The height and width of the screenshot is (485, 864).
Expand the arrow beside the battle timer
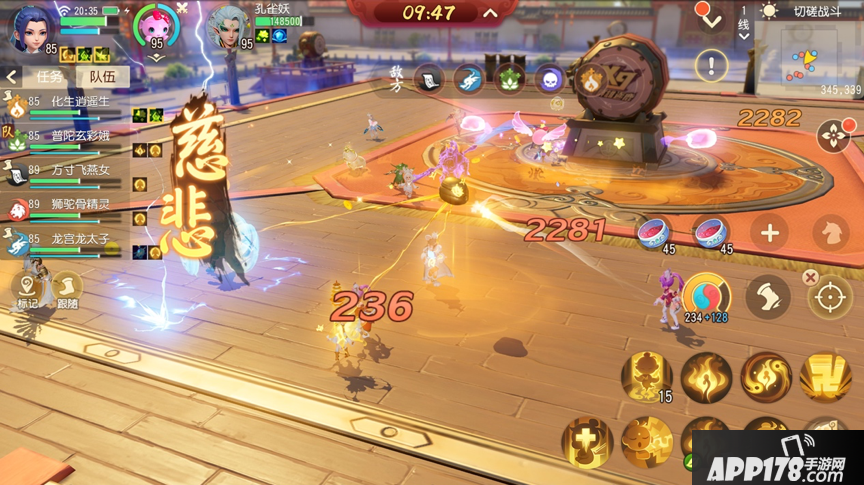[490, 14]
